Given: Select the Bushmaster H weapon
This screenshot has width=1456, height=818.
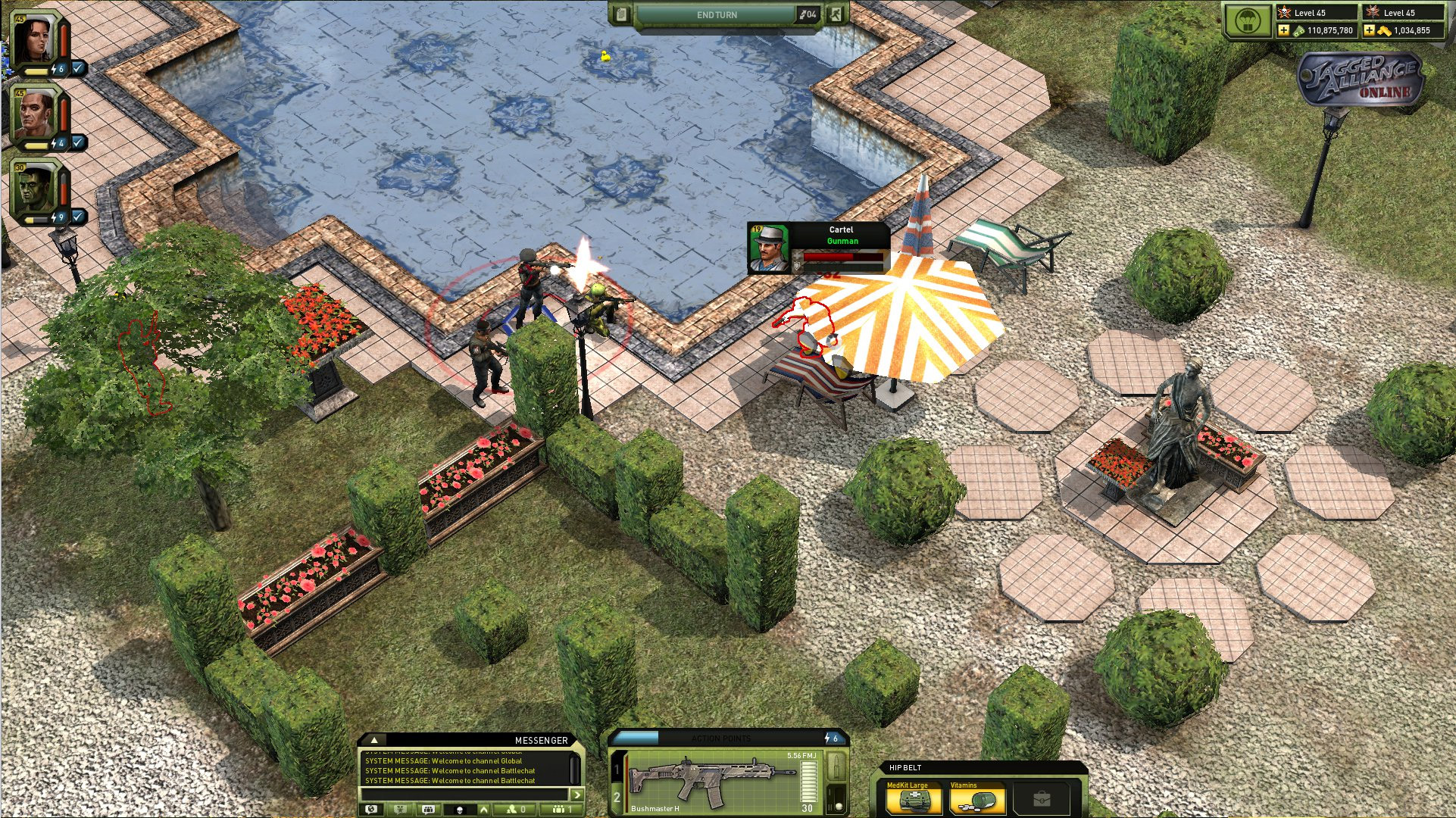Looking at the screenshot, I should [712, 780].
